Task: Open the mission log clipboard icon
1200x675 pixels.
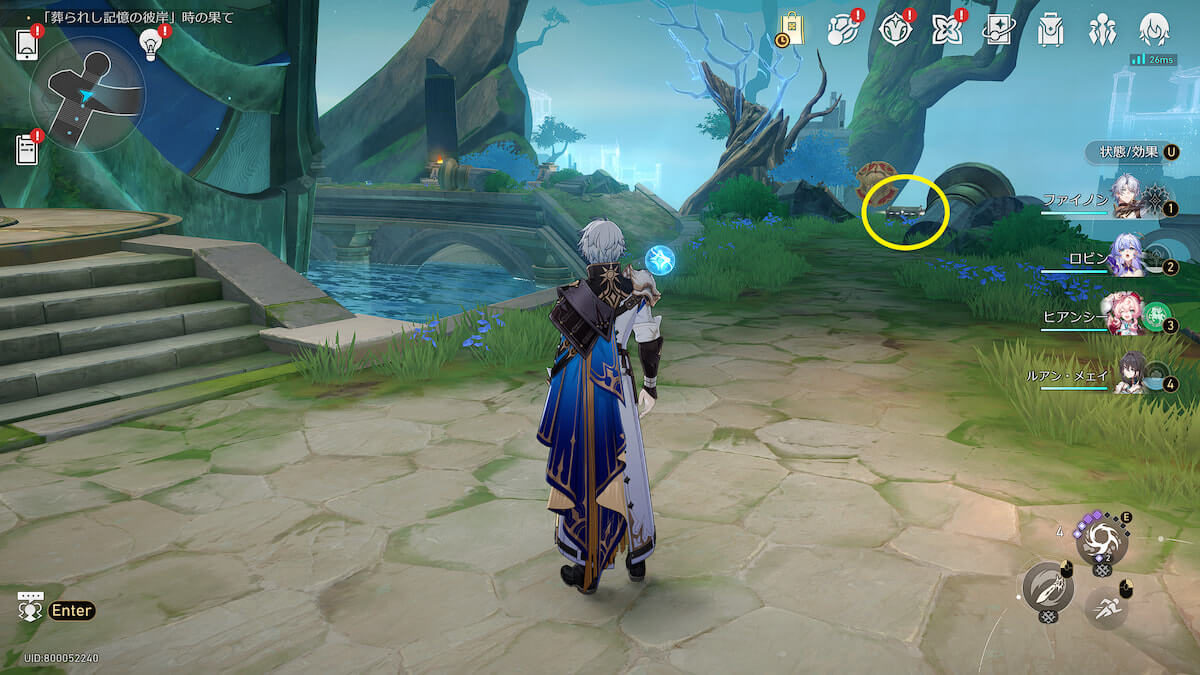Action: (27, 150)
